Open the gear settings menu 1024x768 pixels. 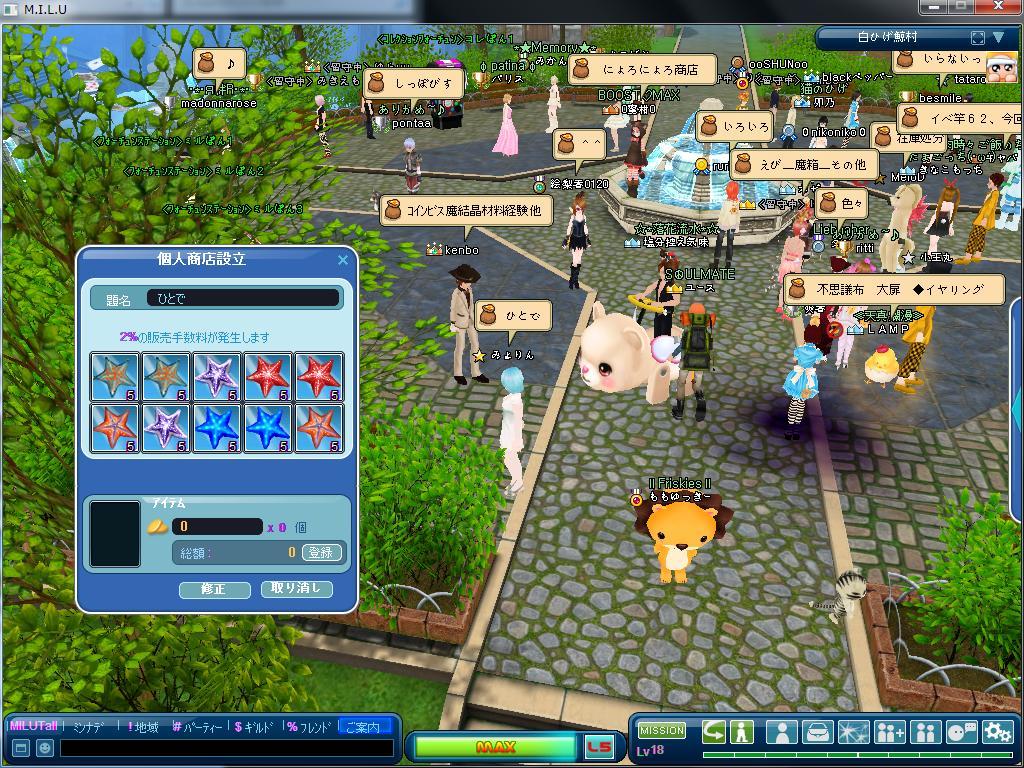[x=997, y=732]
